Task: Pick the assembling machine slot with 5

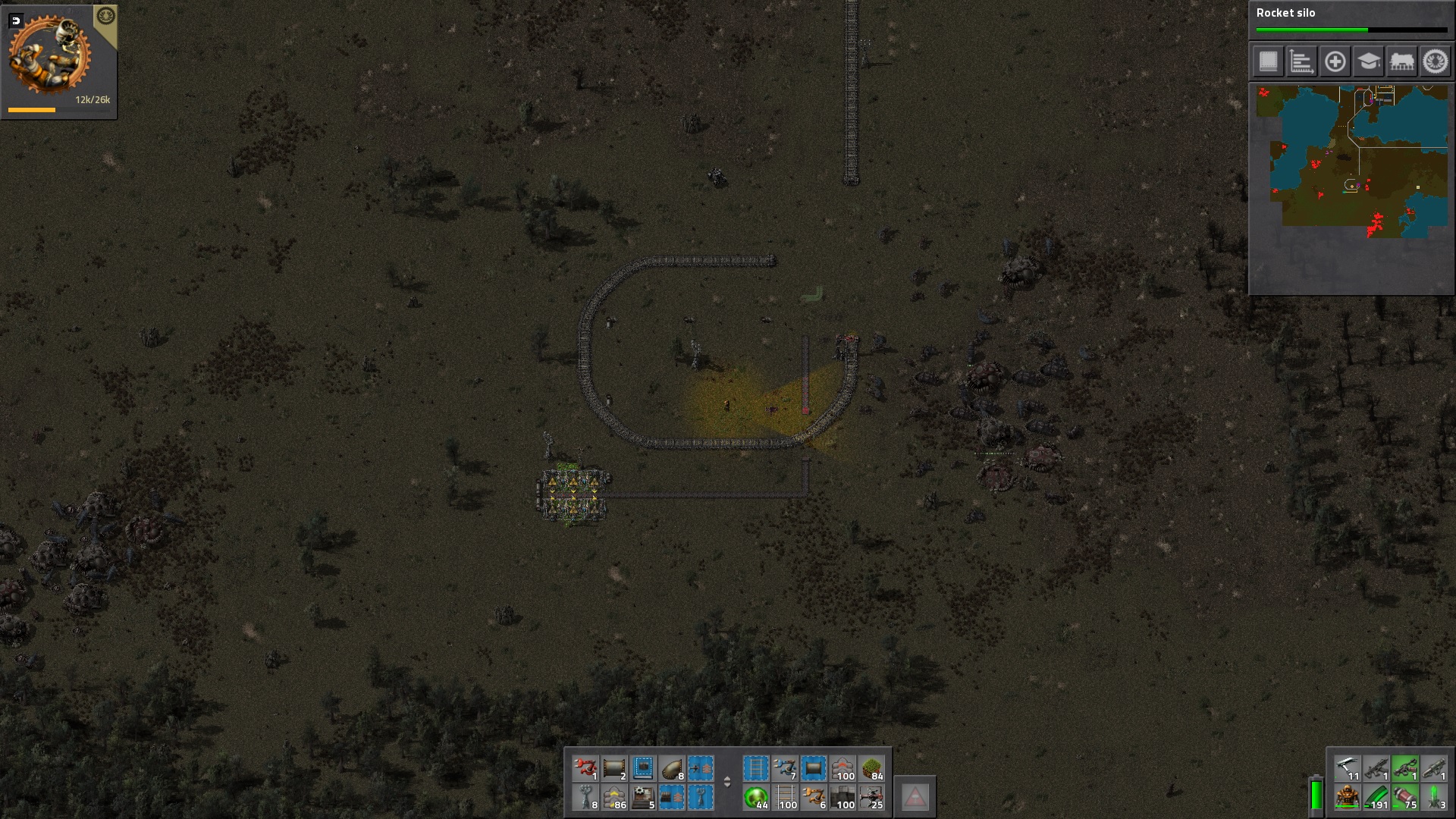Action: [x=643, y=798]
